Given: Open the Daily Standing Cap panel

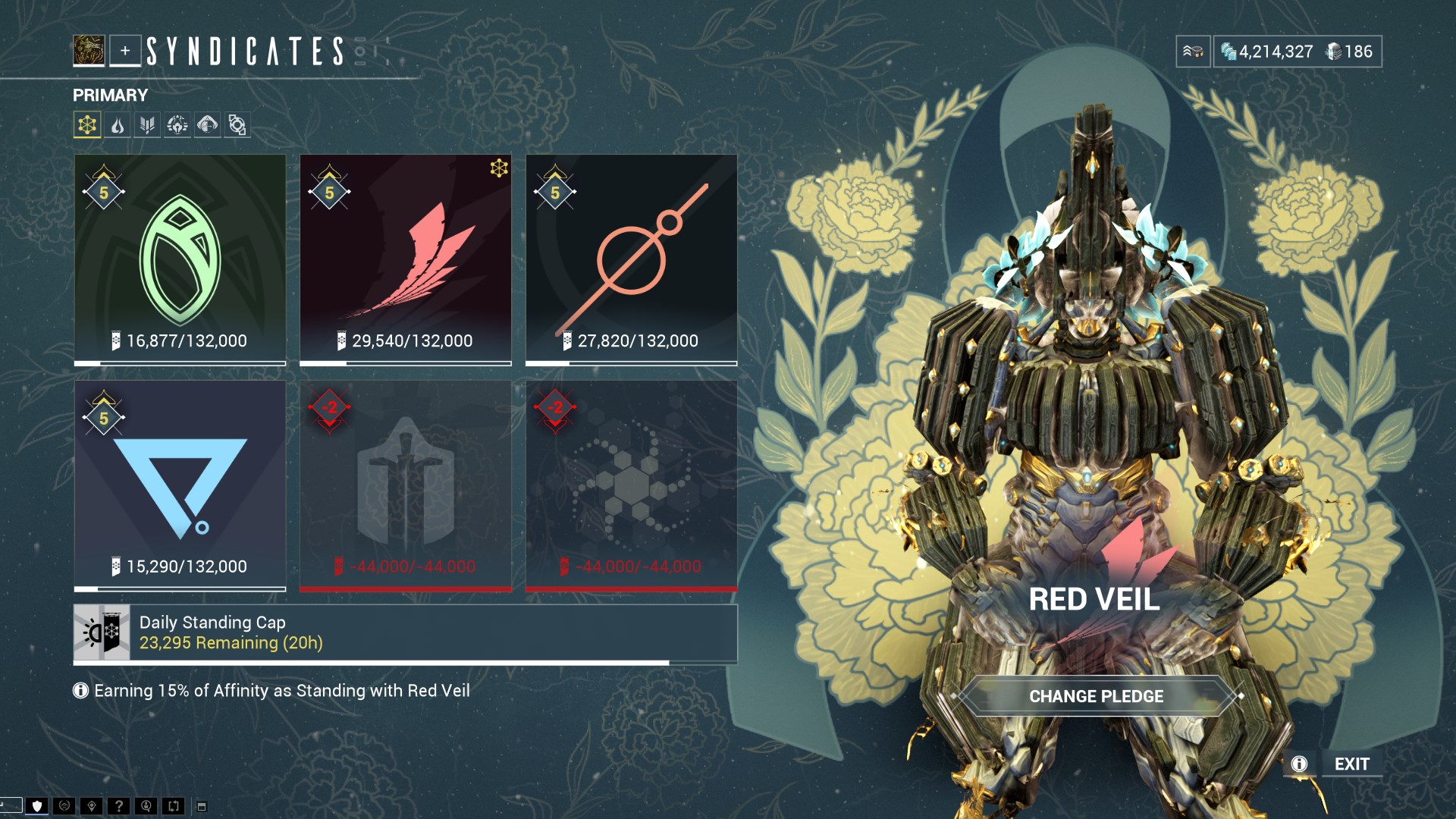Looking at the screenshot, I should click(406, 633).
